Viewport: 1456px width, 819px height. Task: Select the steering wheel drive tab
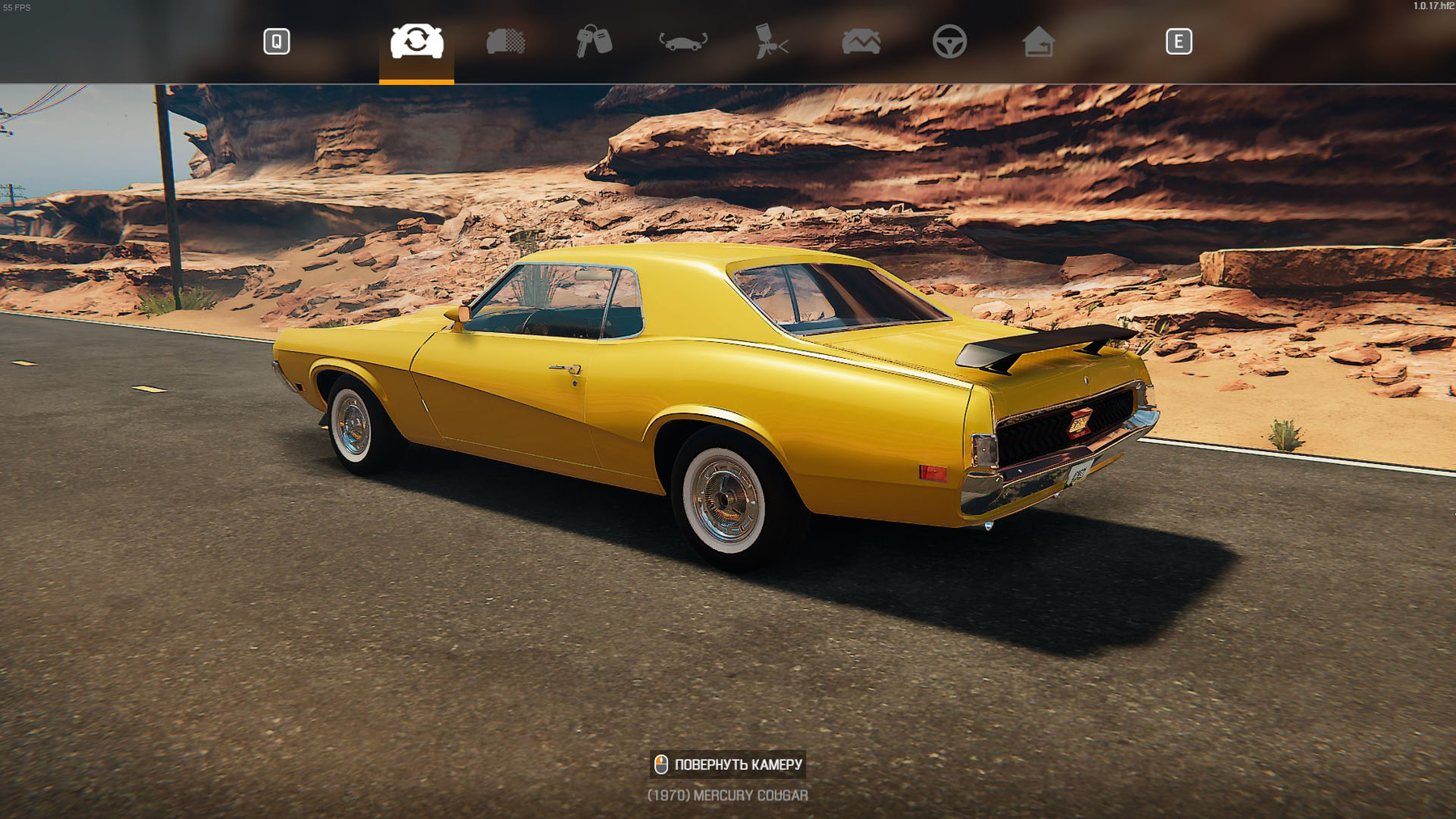point(950,41)
